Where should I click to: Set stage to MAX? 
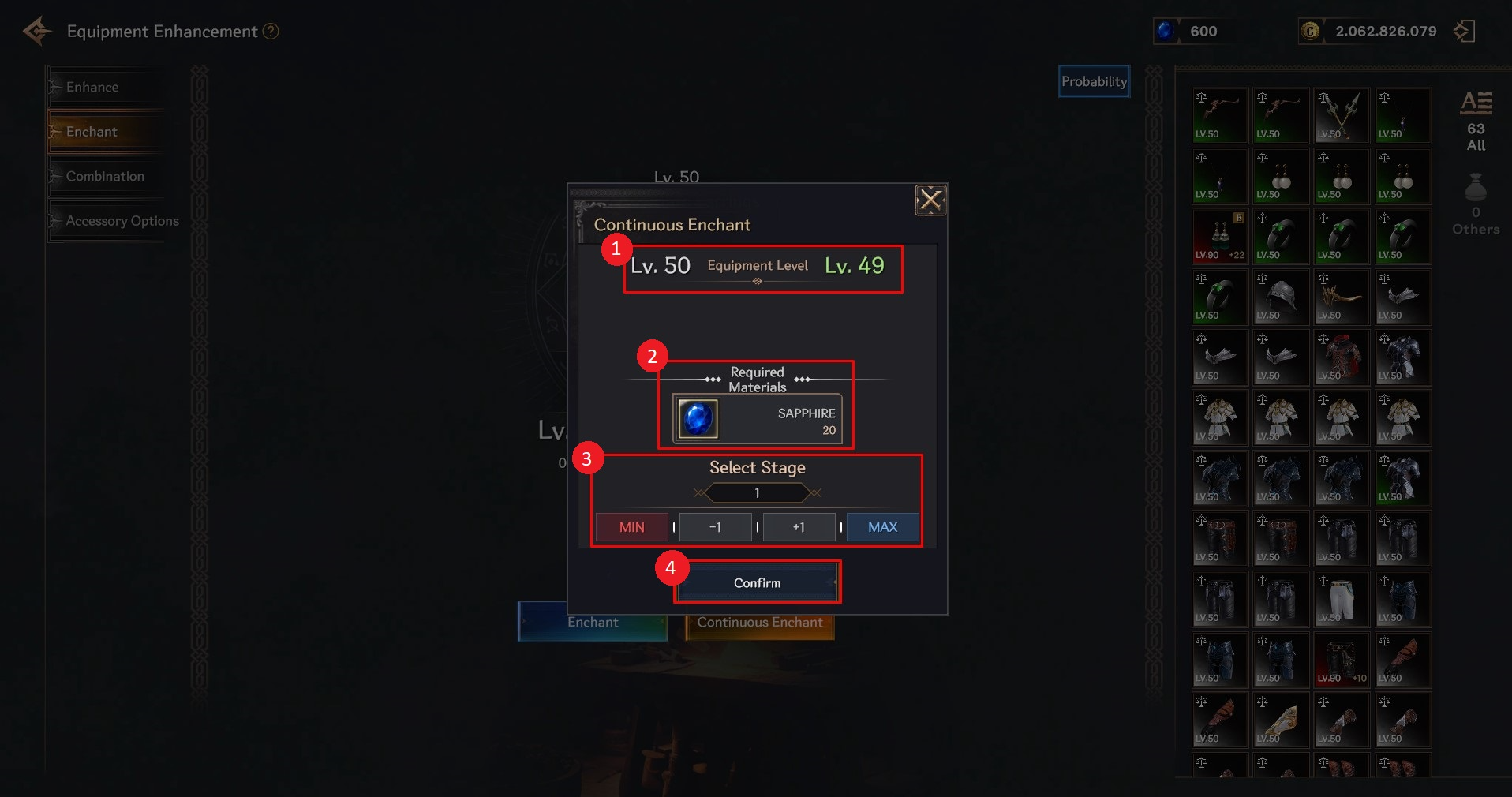[882, 526]
